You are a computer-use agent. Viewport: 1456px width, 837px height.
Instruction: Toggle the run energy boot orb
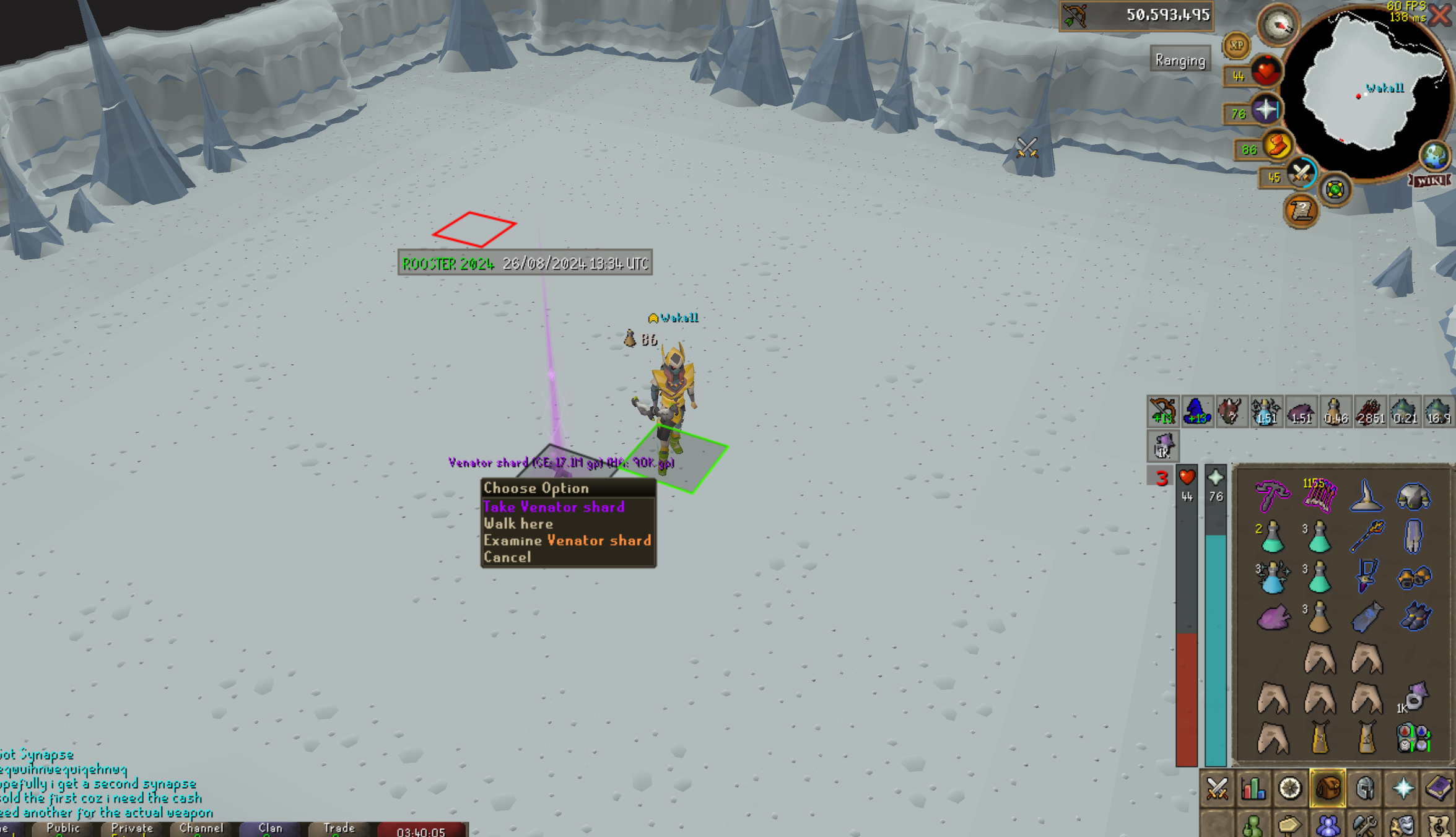[1276, 146]
